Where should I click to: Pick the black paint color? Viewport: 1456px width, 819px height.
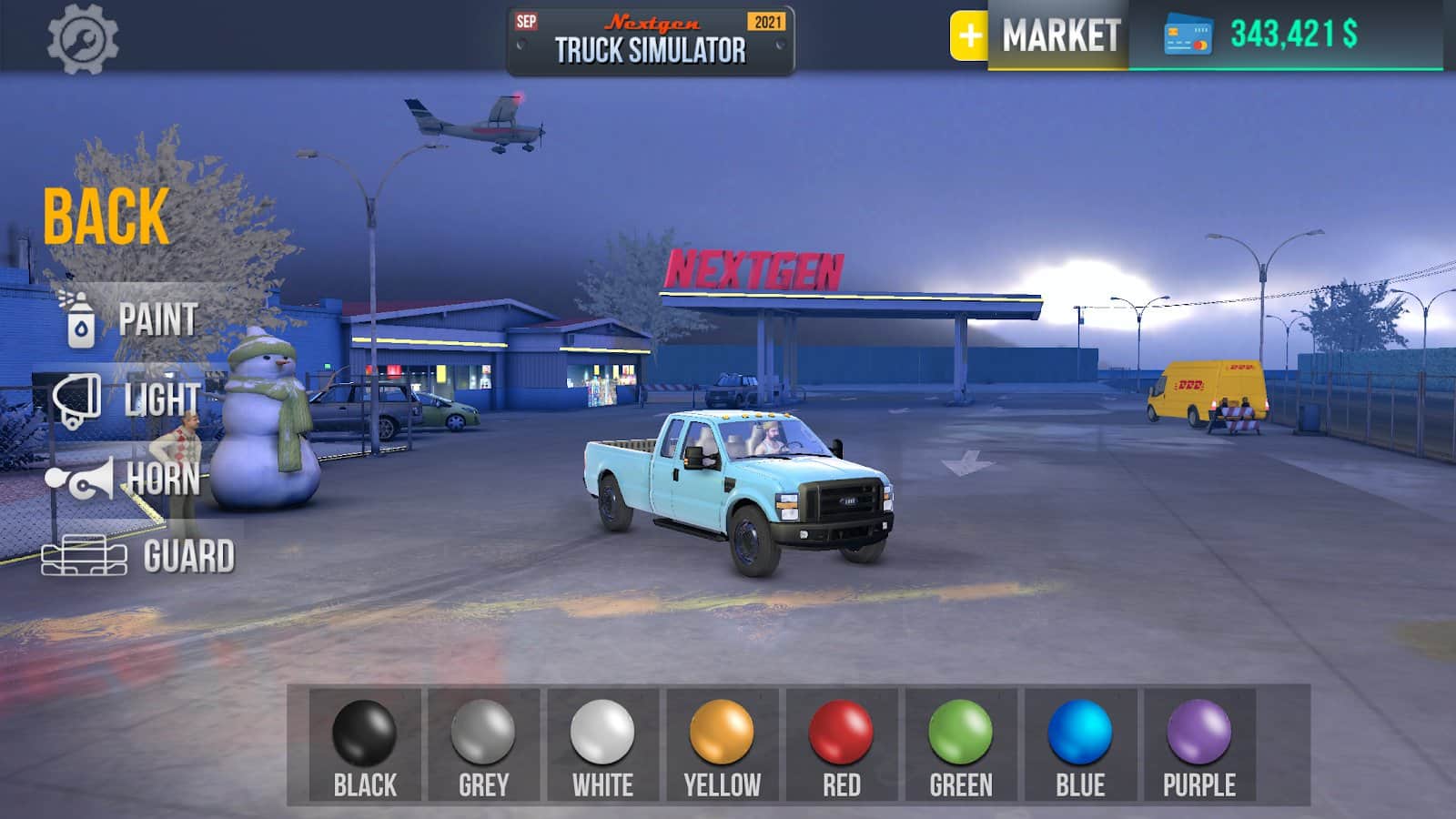pos(365,744)
